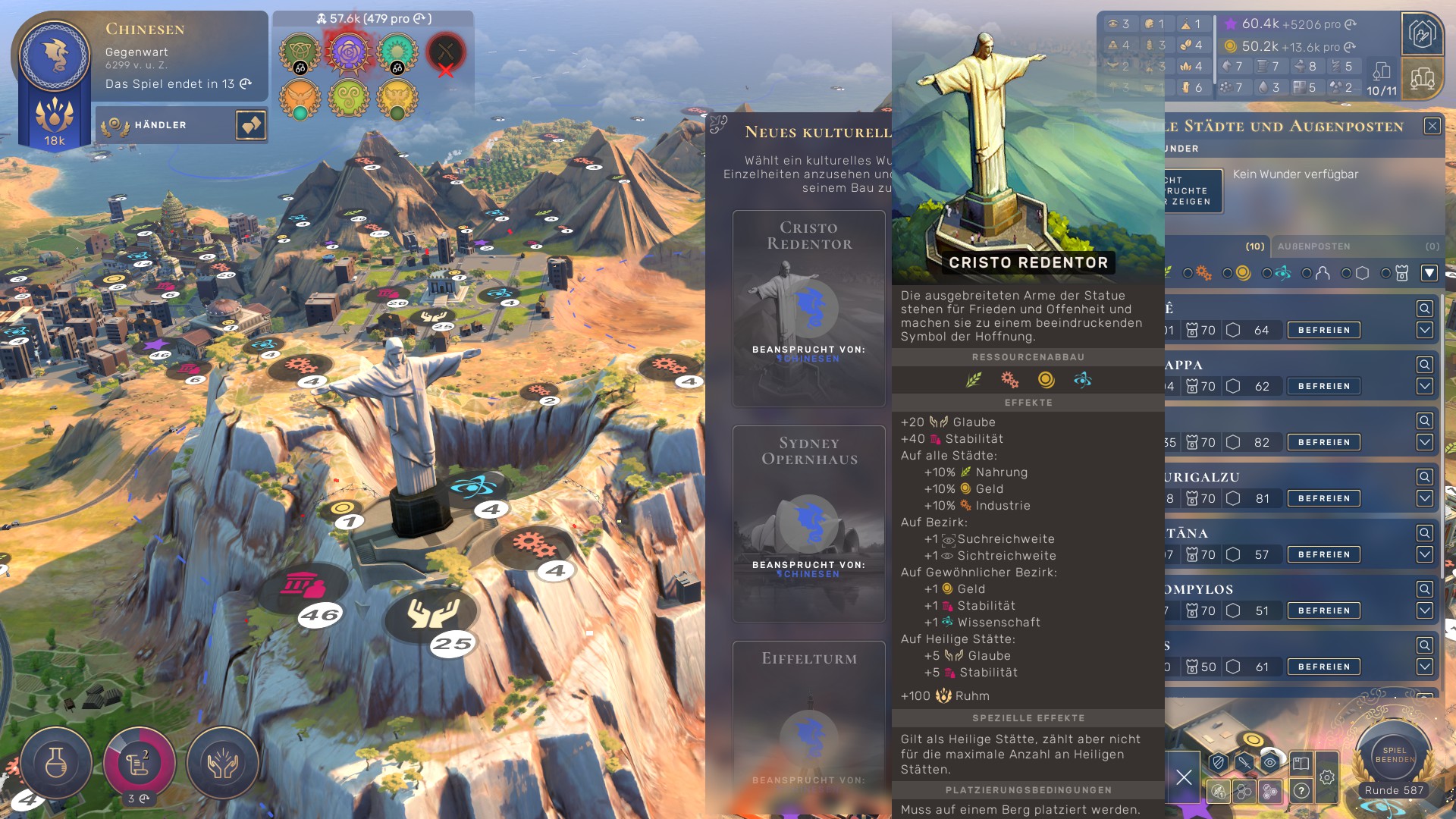The height and width of the screenshot is (819, 1456).
Task: Open the encyclopedia book icon
Action: (1301, 763)
